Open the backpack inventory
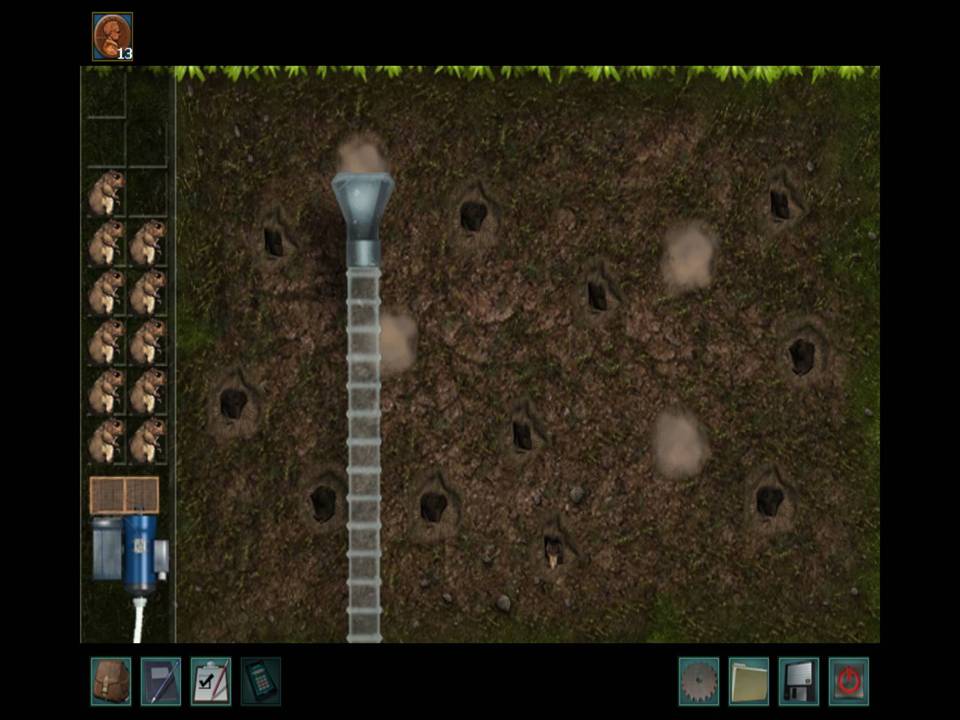This screenshot has height=720, width=960. coord(110,681)
